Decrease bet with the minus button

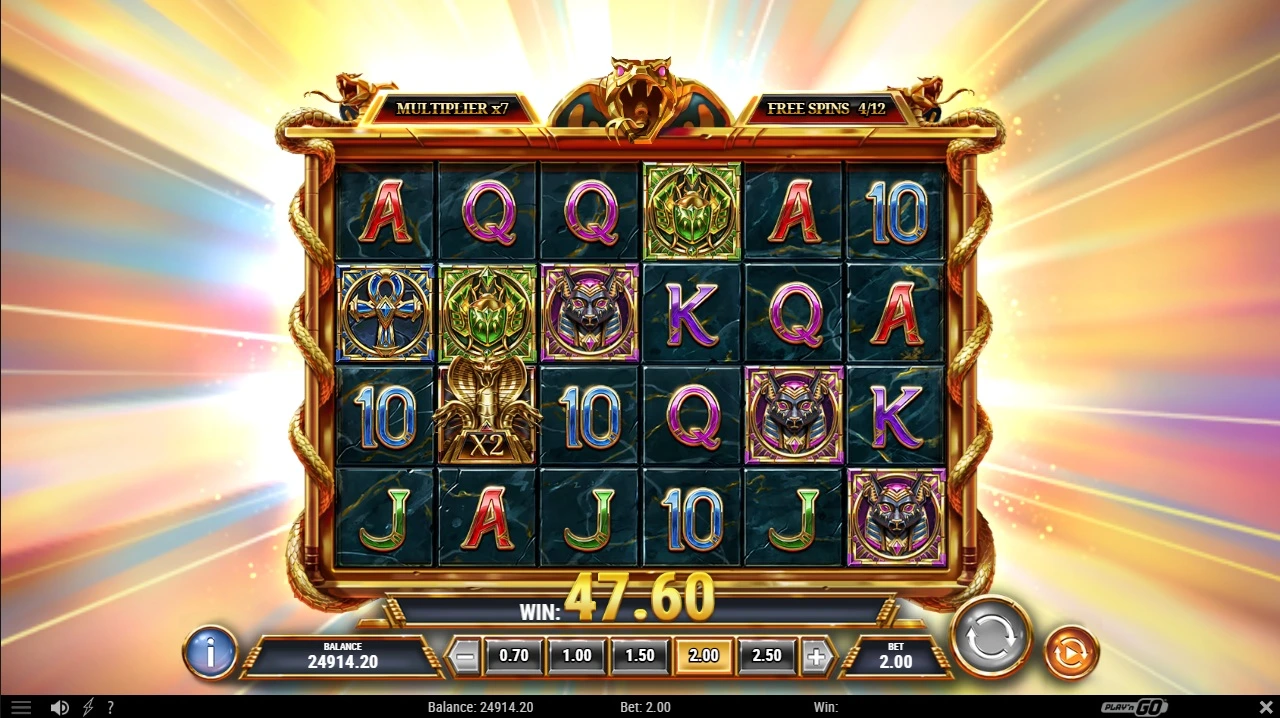pos(463,656)
